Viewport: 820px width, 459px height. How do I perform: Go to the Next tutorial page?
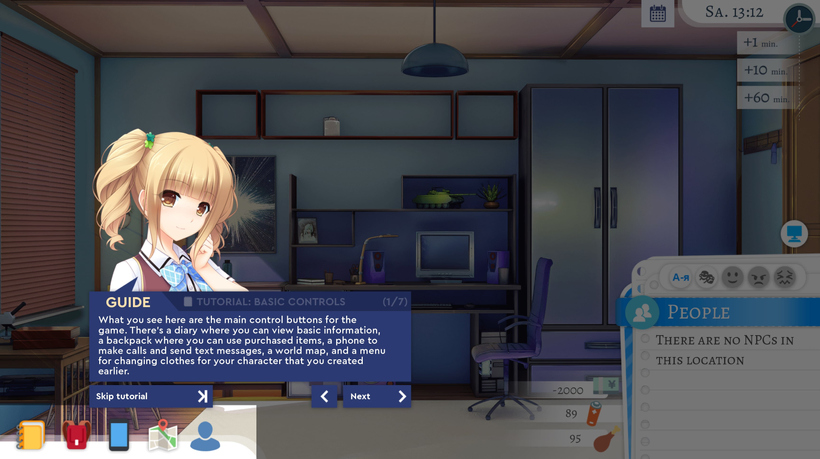tap(376, 397)
